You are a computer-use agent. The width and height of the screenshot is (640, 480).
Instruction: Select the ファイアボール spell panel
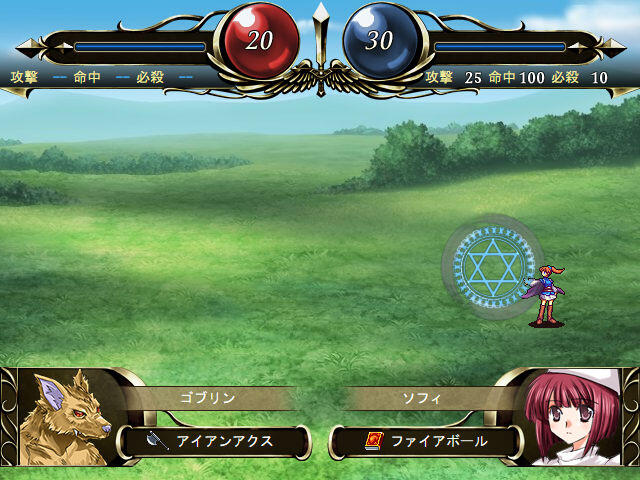click(x=427, y=440)
